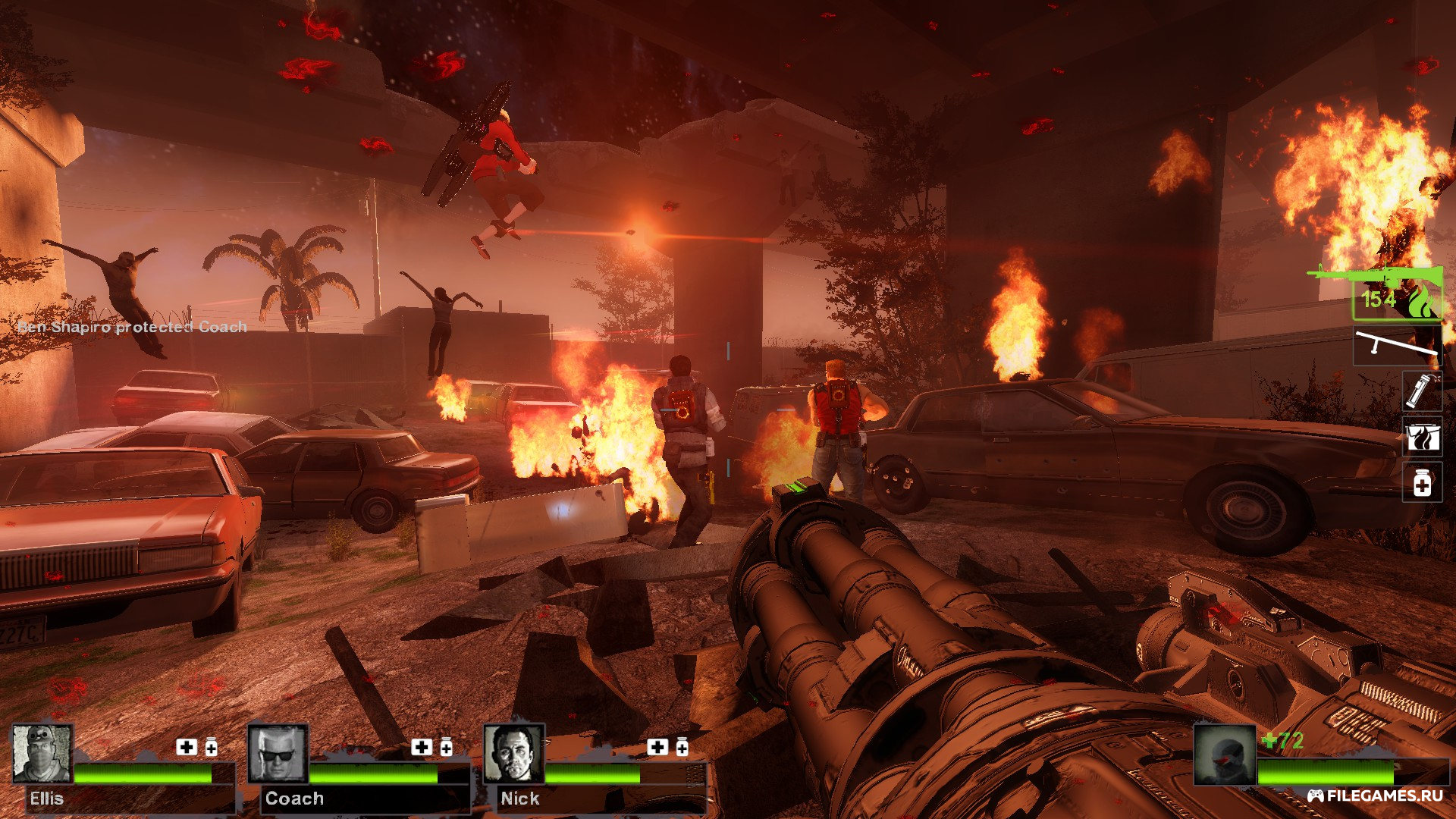Click Ellis's teammate portrait
Screen dimensions: 1456x819
[x=42, y=754]
